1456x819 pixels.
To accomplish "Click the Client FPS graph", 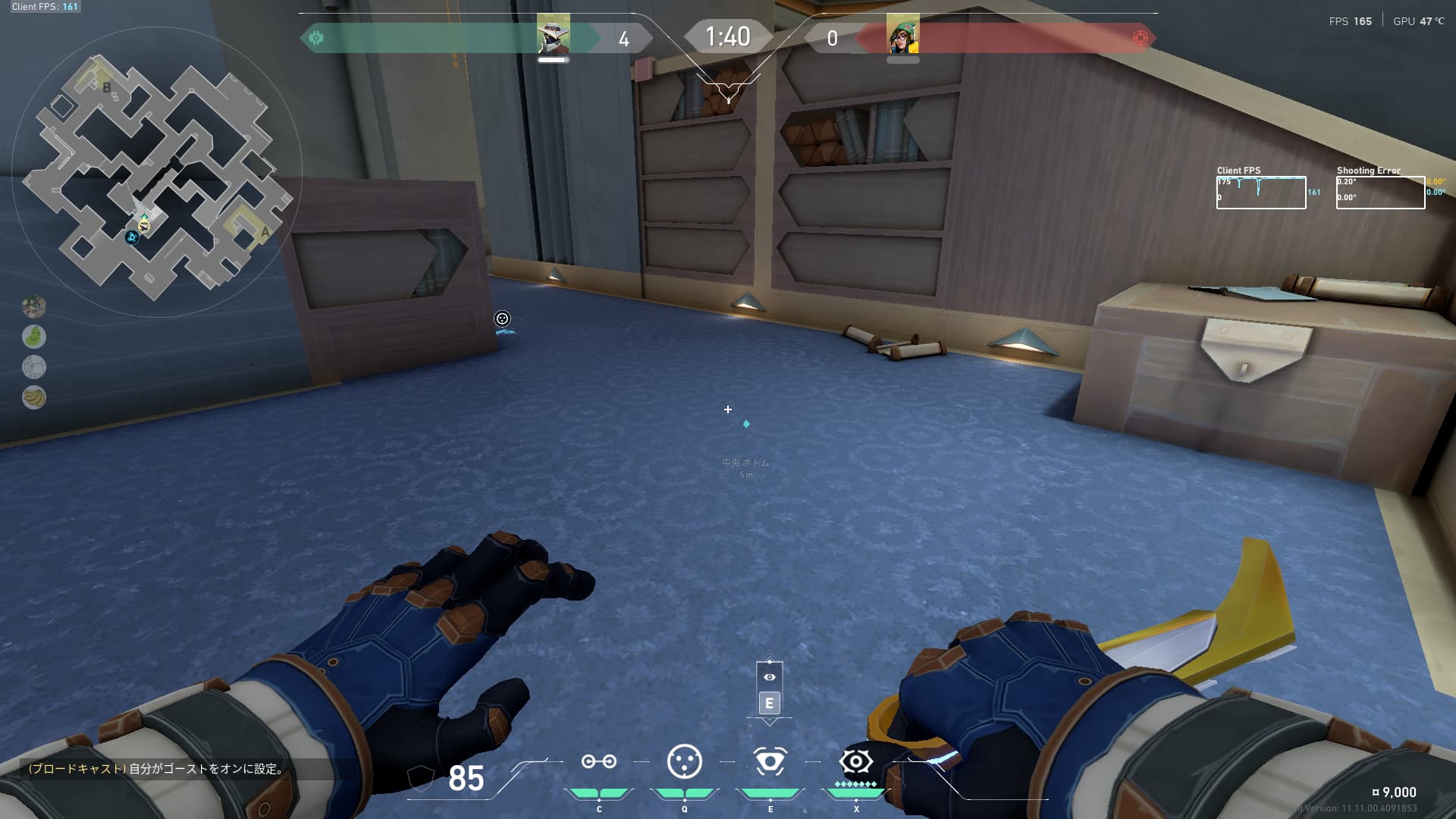I will [x=1261, y=193].
